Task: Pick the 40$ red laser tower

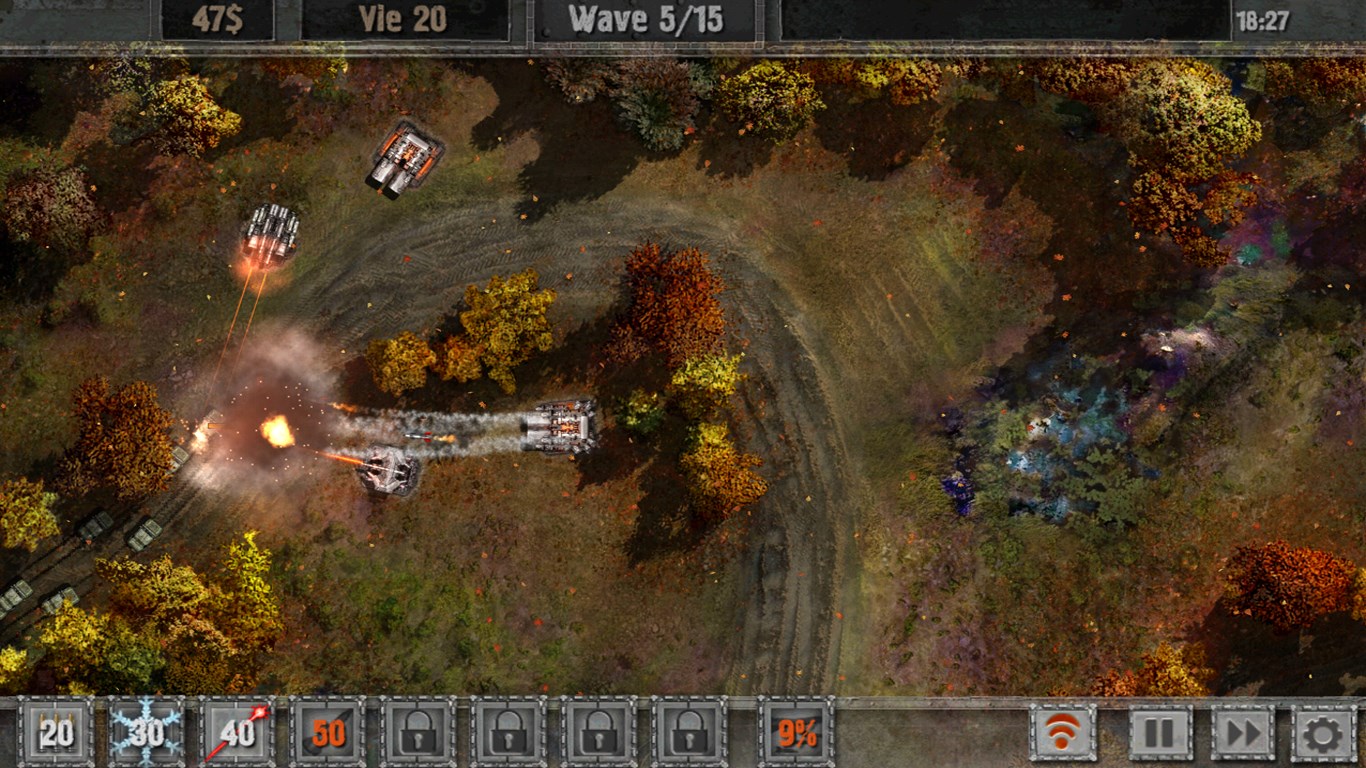Action: coord(237,733)
